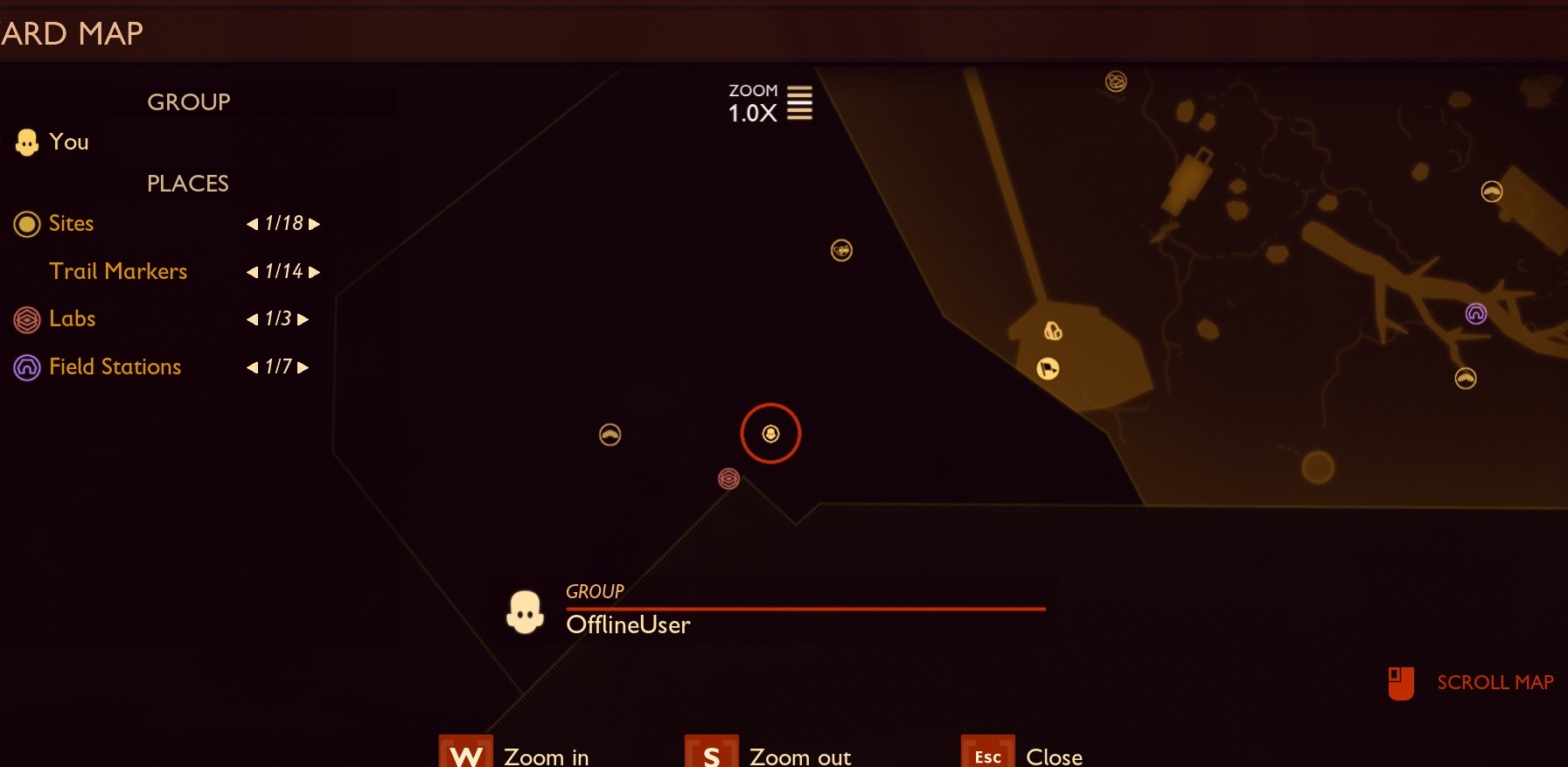
Task: Select the You entry under GROUP
Action: pos(69,142)
